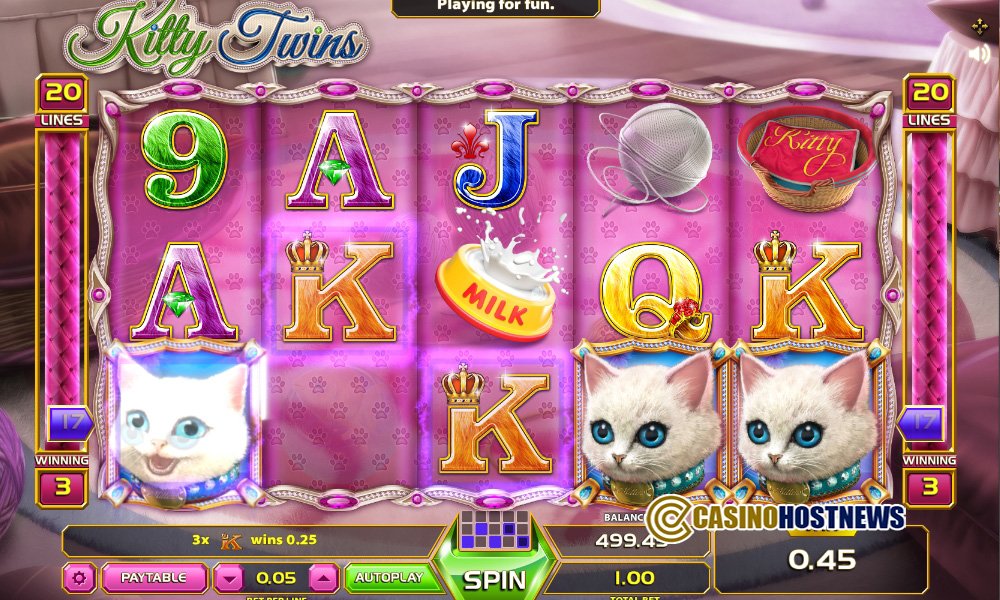
Task: Visit the CasinoHostNews watermark link
Action: coord(776,516)
